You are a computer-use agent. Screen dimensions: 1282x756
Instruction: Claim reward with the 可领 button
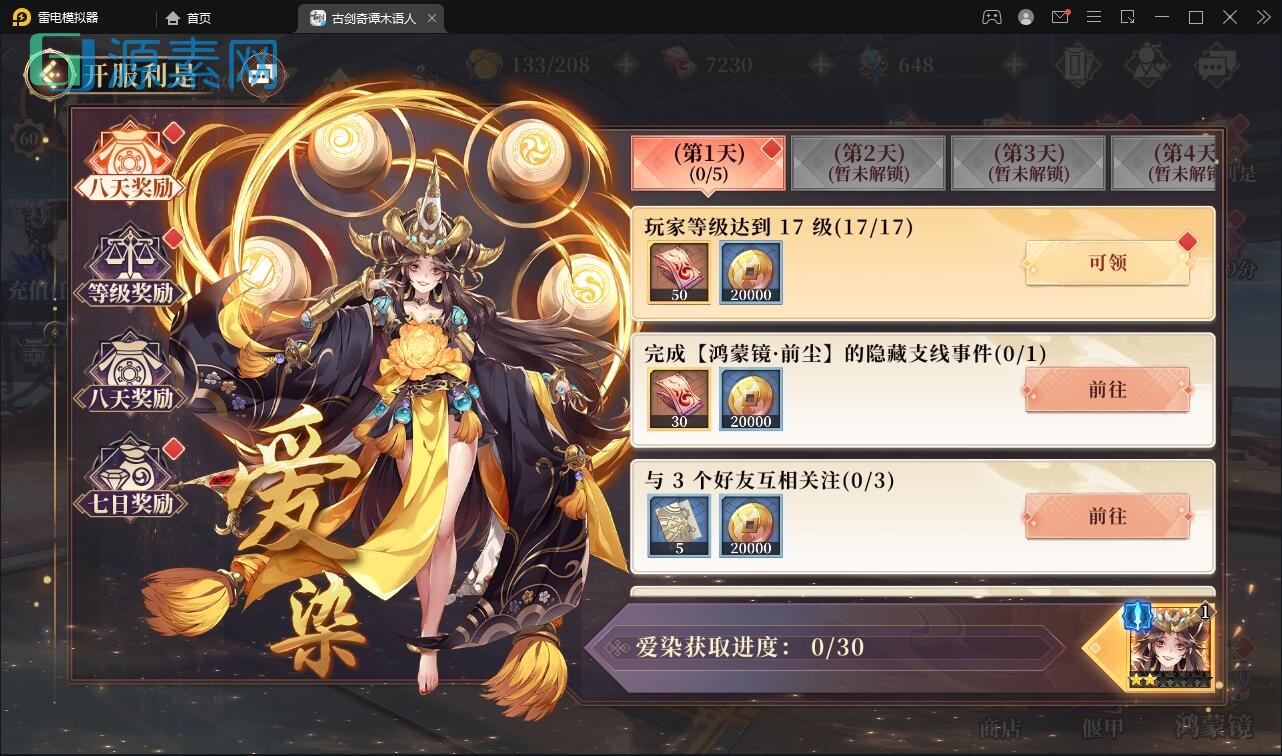1106,263
